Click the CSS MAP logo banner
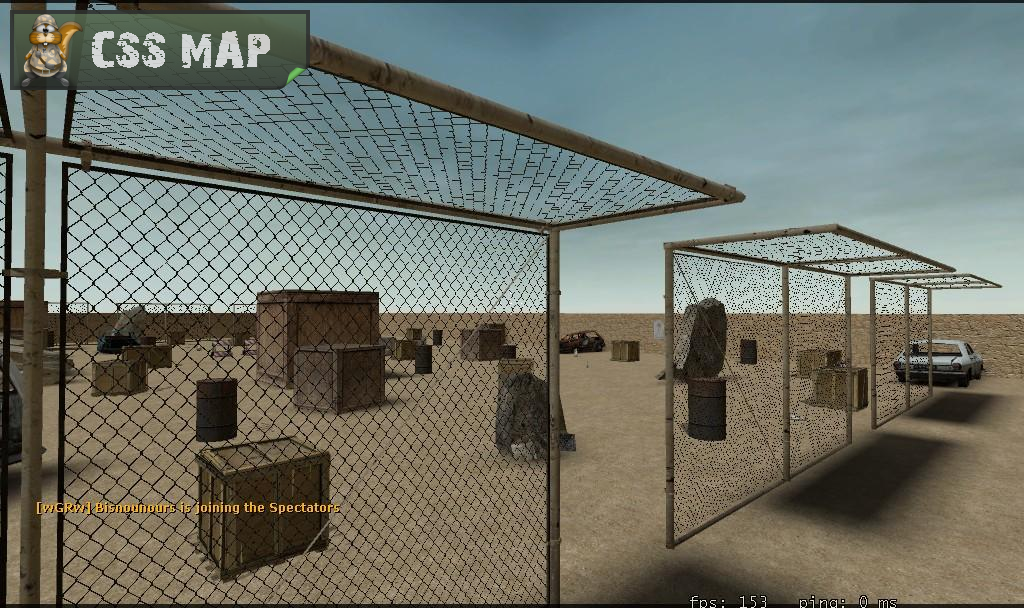The width and height of the screenshot is (1024, 608). pos(160,50)
